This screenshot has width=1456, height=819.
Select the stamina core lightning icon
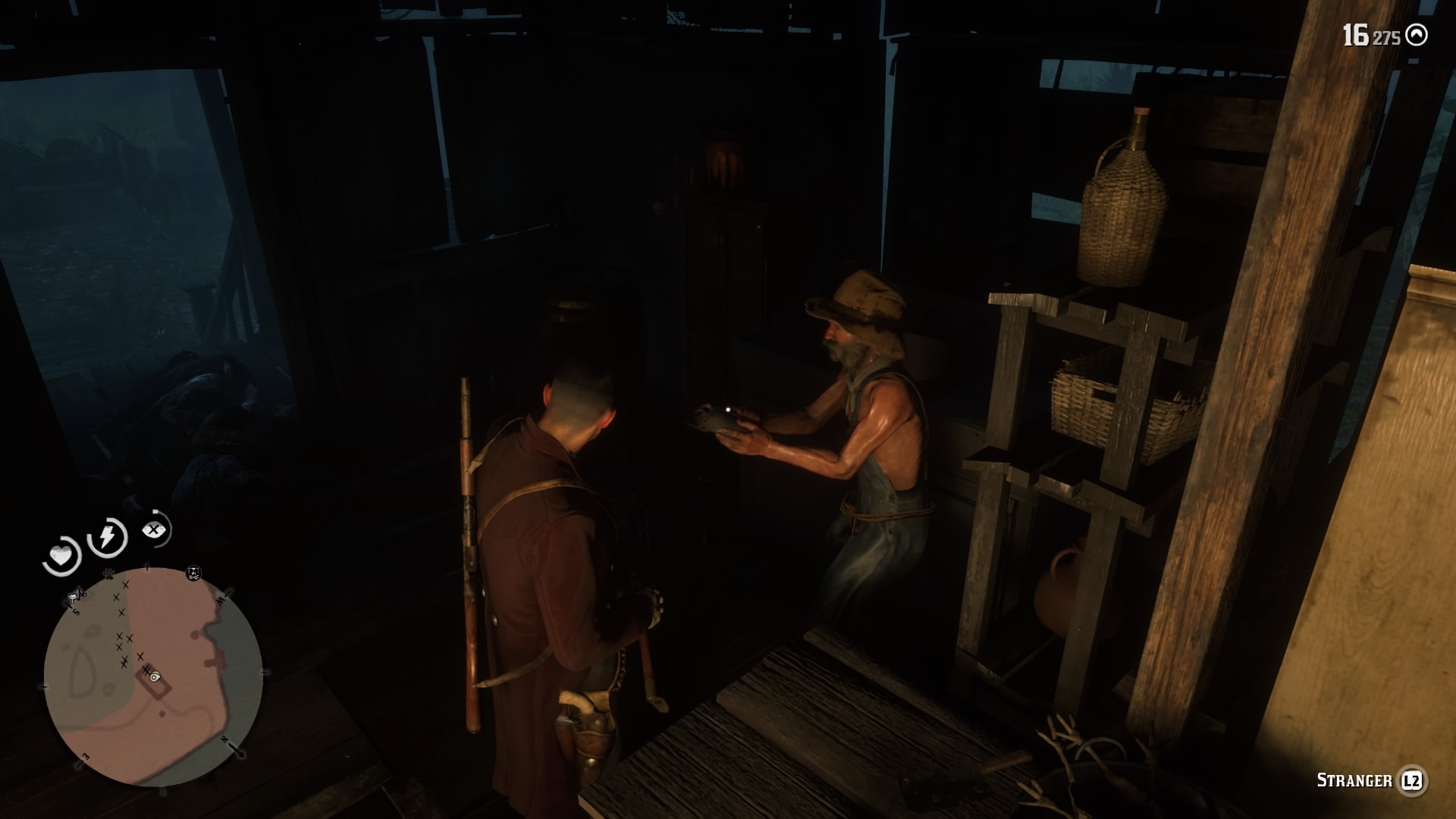point(107,537)
